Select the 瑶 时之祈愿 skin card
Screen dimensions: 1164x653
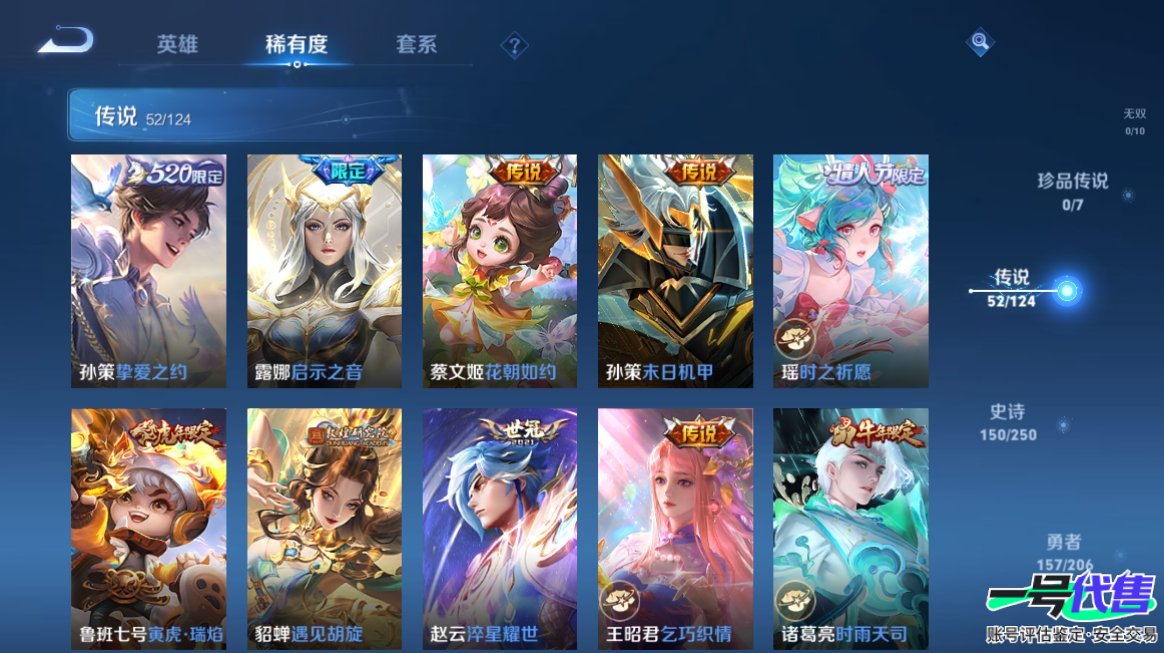pyautogui.click(x=851, y=271)
